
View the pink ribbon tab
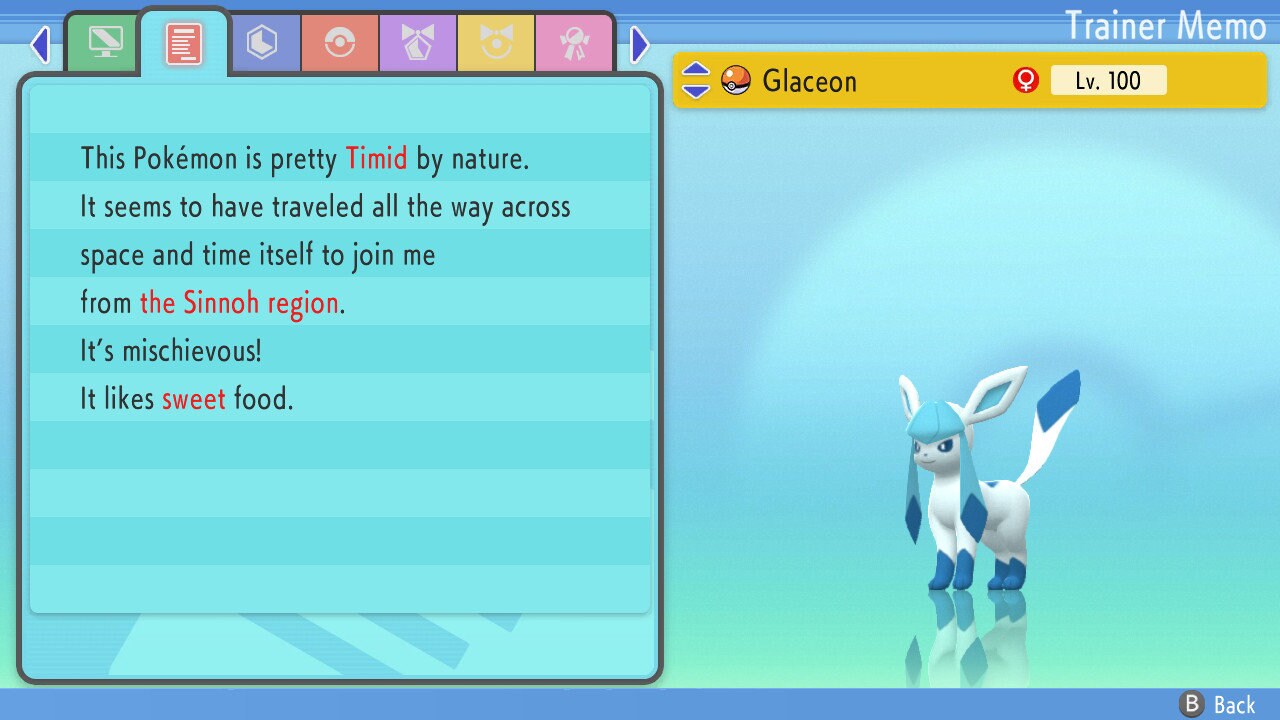pyautogui.click(x=574, y=43)
